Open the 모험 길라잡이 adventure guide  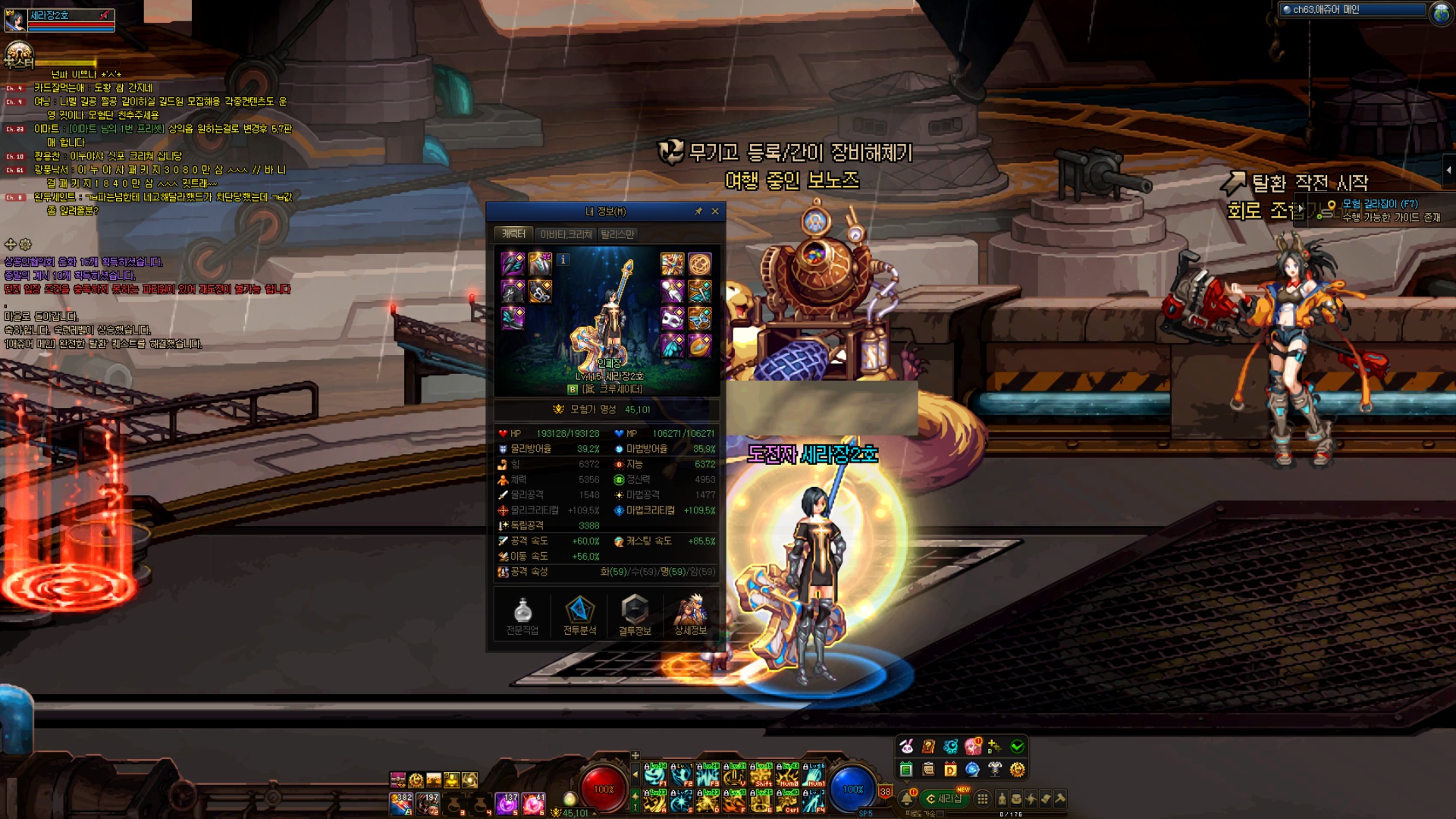click(1379, 204)
